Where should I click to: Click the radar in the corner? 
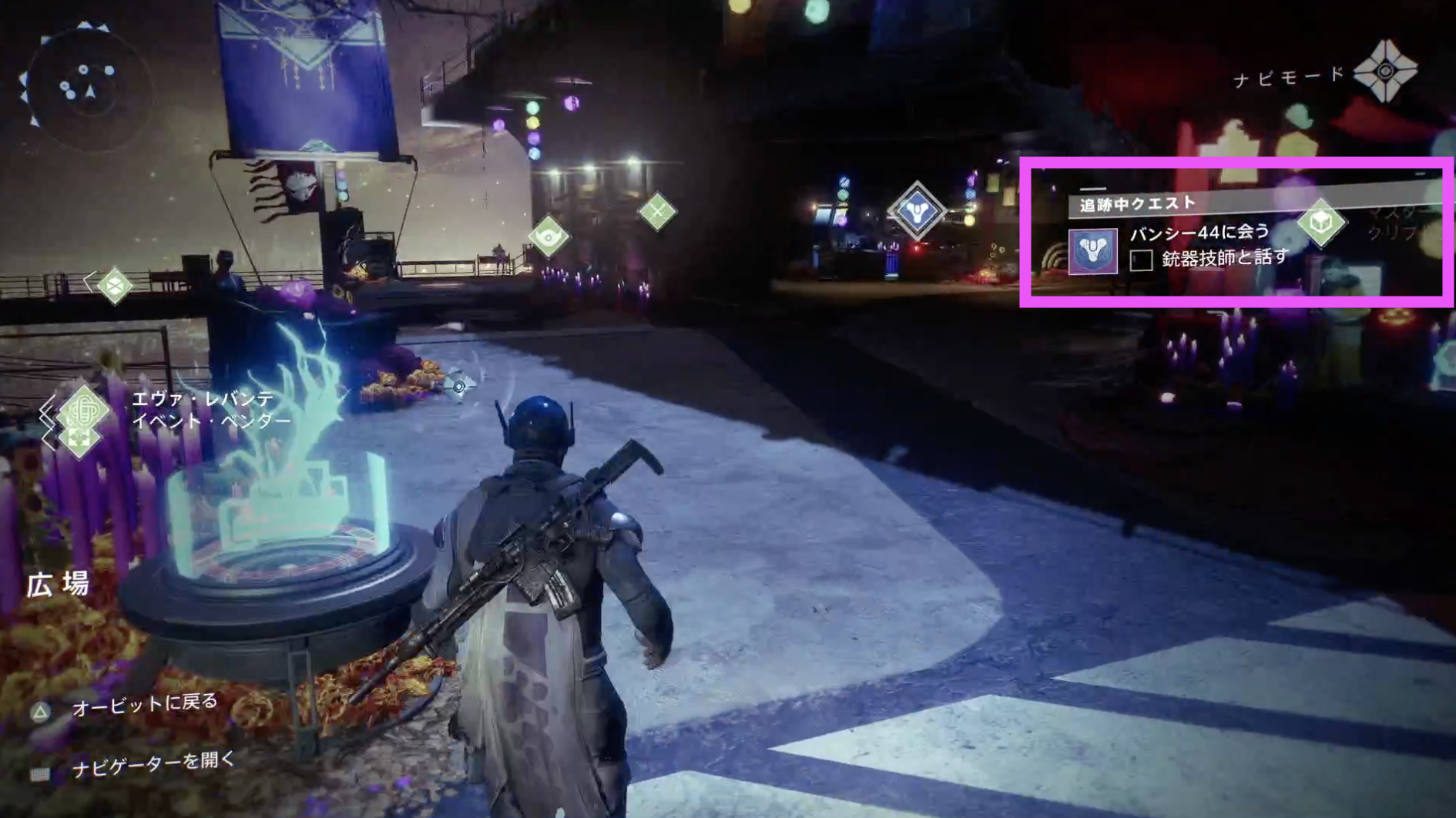(x=83, y=86)
